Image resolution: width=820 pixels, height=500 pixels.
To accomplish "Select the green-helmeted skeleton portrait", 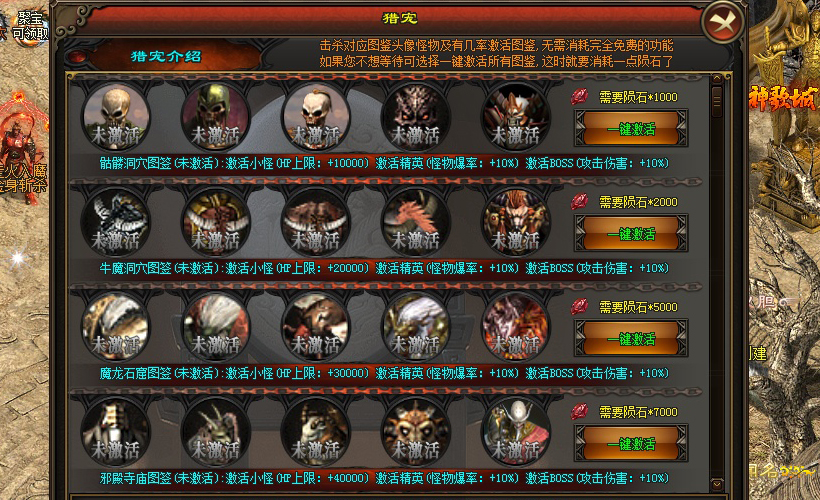I will (215, 114).
